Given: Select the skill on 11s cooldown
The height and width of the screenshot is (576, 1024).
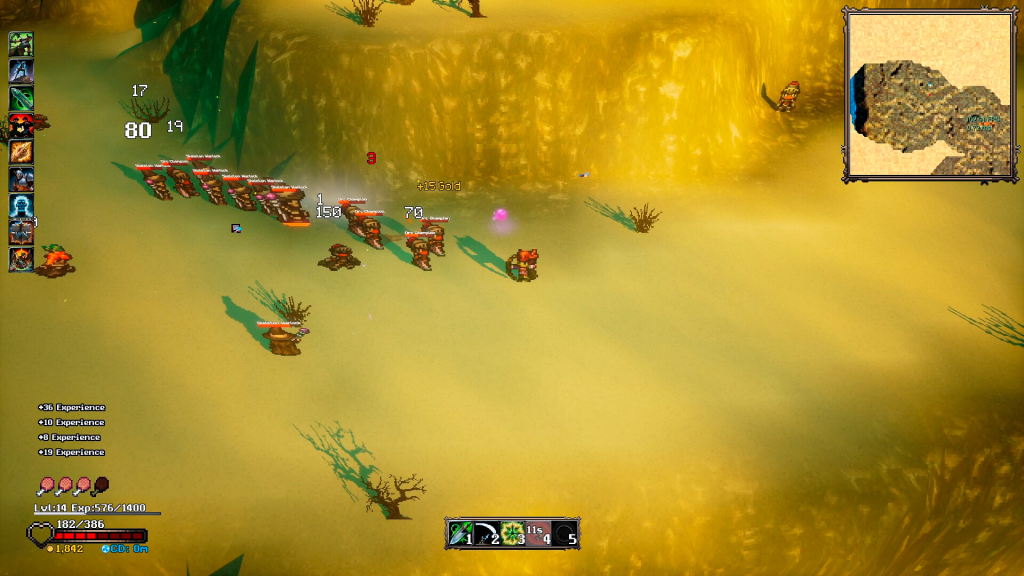Looking at the screenshot, I should pyautogui.click(x=539, y=533).
